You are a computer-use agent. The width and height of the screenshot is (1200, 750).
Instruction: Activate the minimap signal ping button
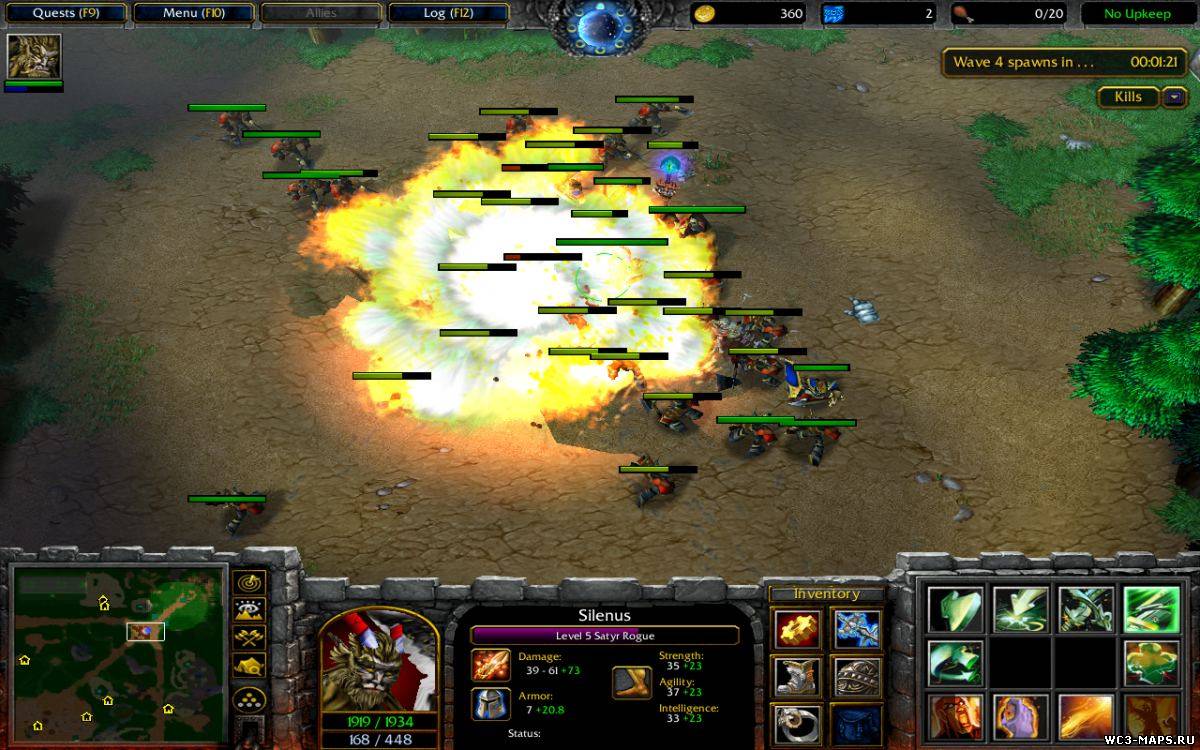pos(248,582)
